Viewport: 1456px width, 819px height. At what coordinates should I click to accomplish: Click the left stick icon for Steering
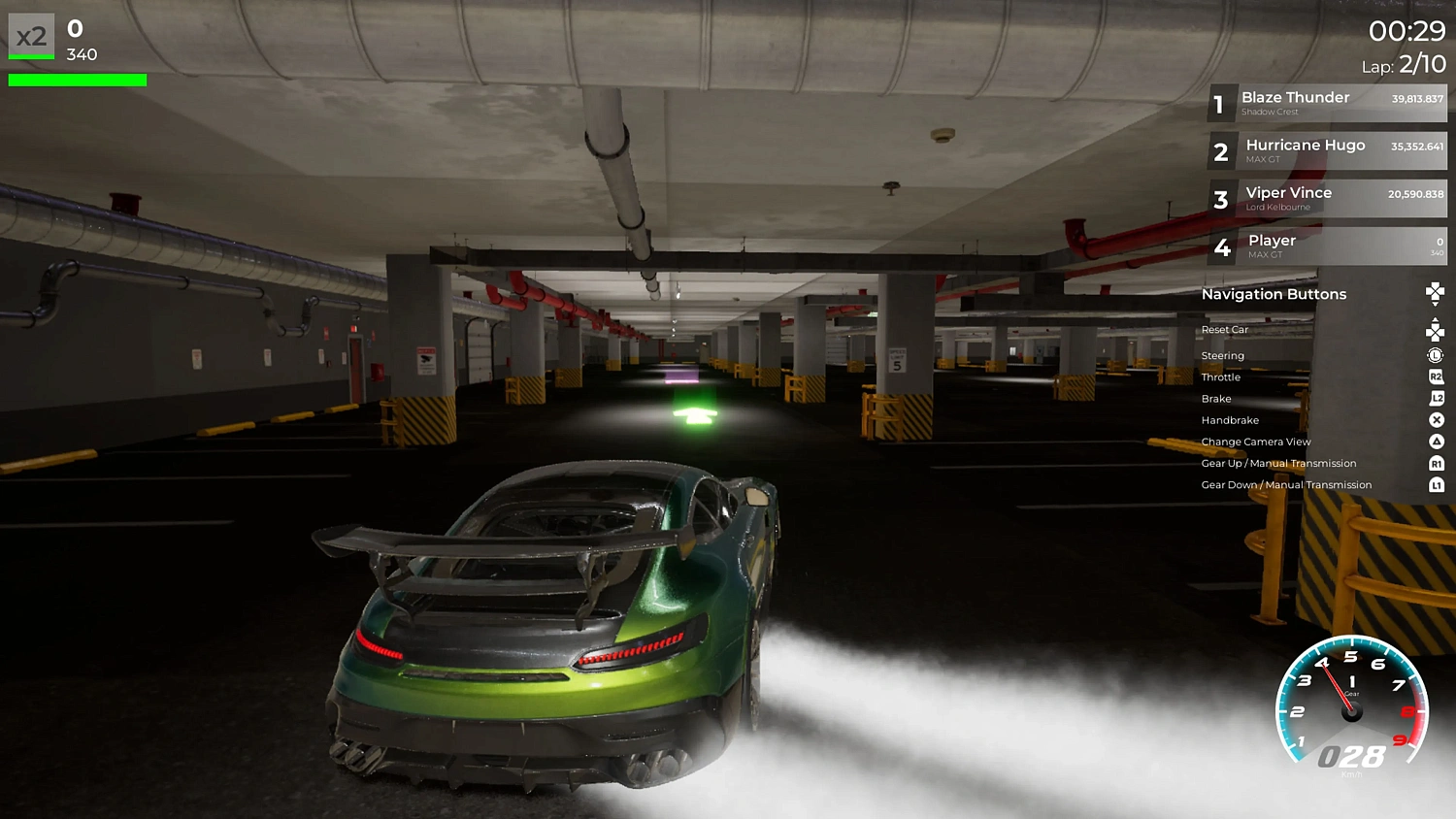(1435, 355)
